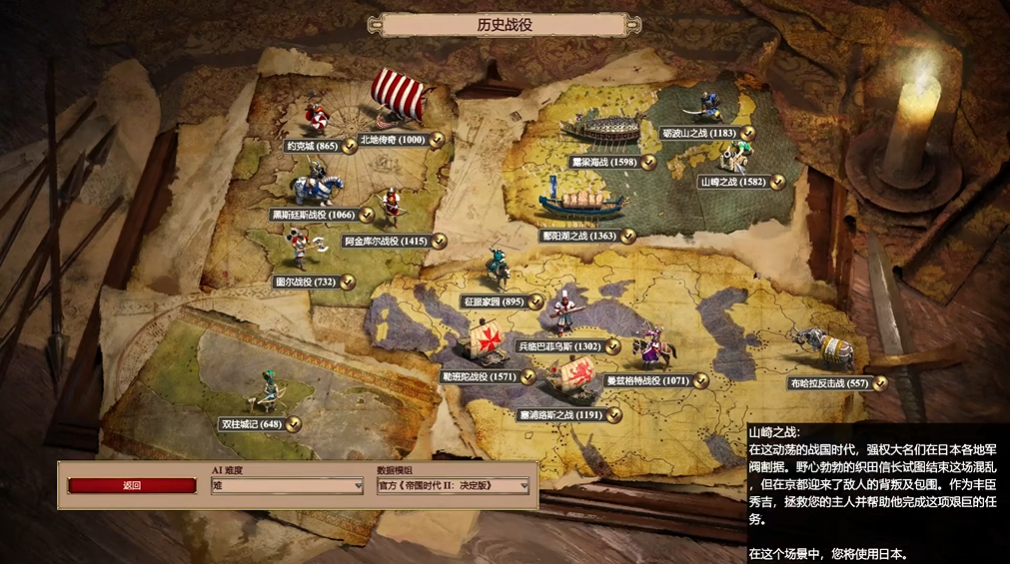Open the 数据模组 data mod dropdown

tap(452, 486)
